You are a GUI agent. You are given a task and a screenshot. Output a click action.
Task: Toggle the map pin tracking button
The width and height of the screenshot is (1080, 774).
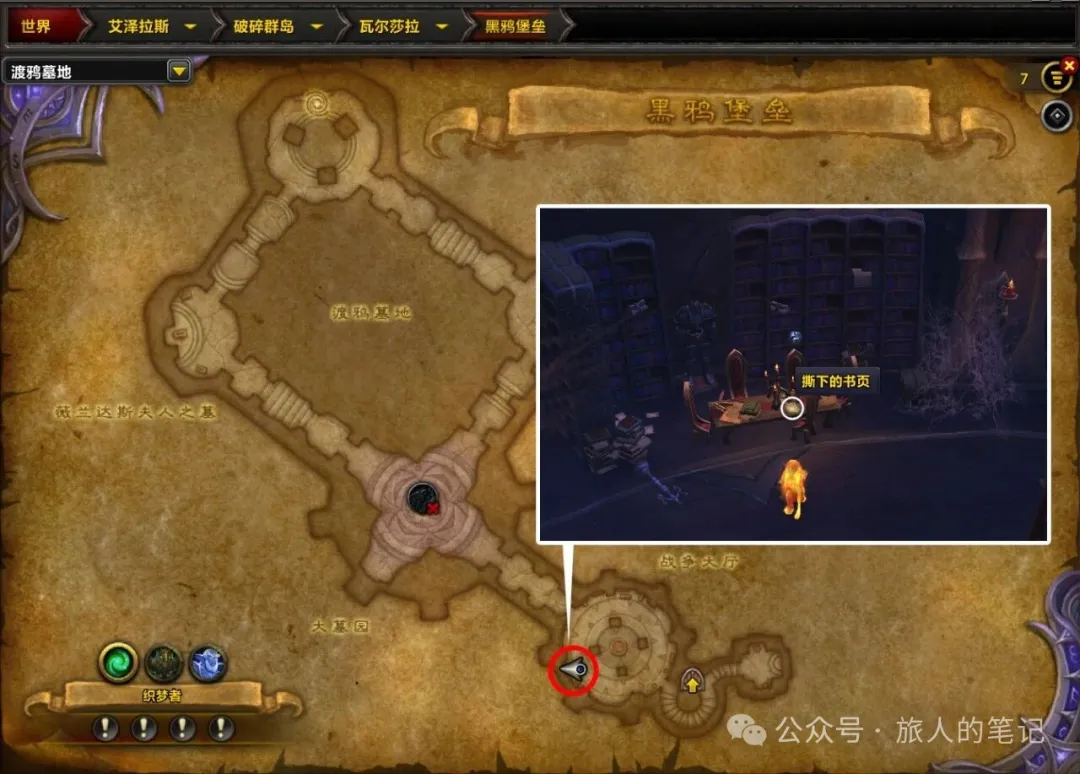pos(1056,116)
